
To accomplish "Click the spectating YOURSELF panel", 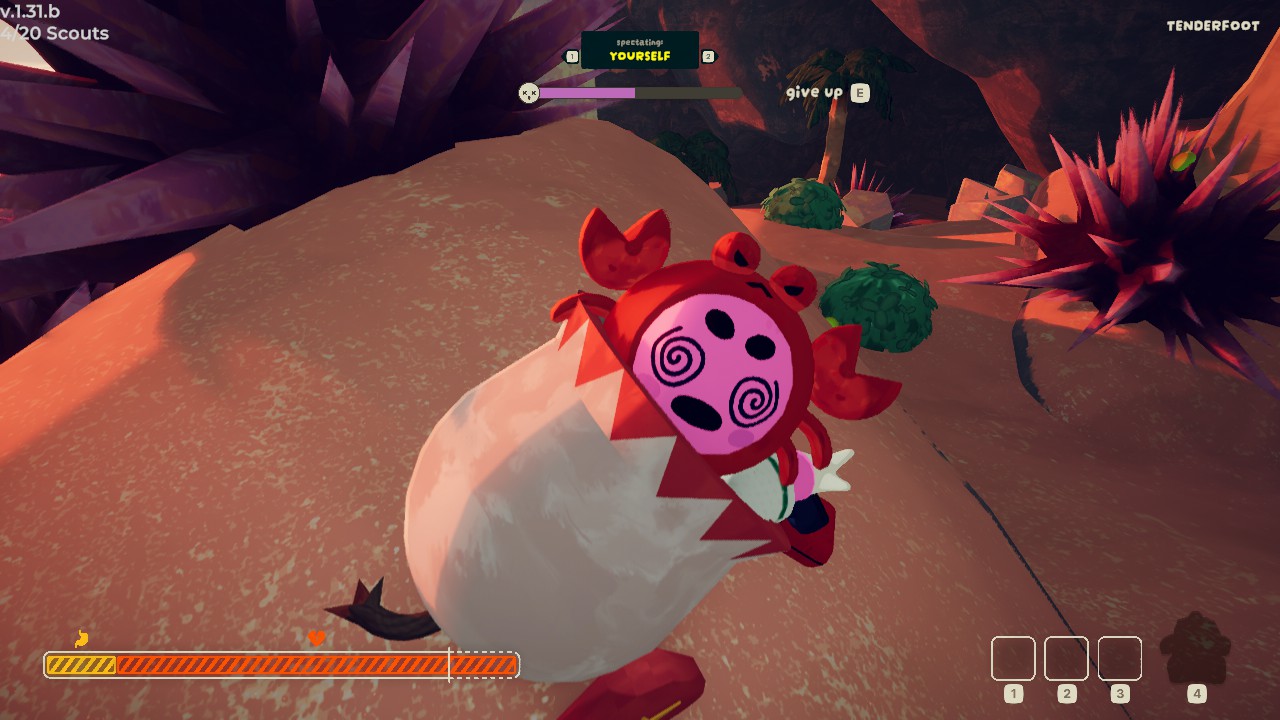I will pyautogui.click(x=640, y=51).
